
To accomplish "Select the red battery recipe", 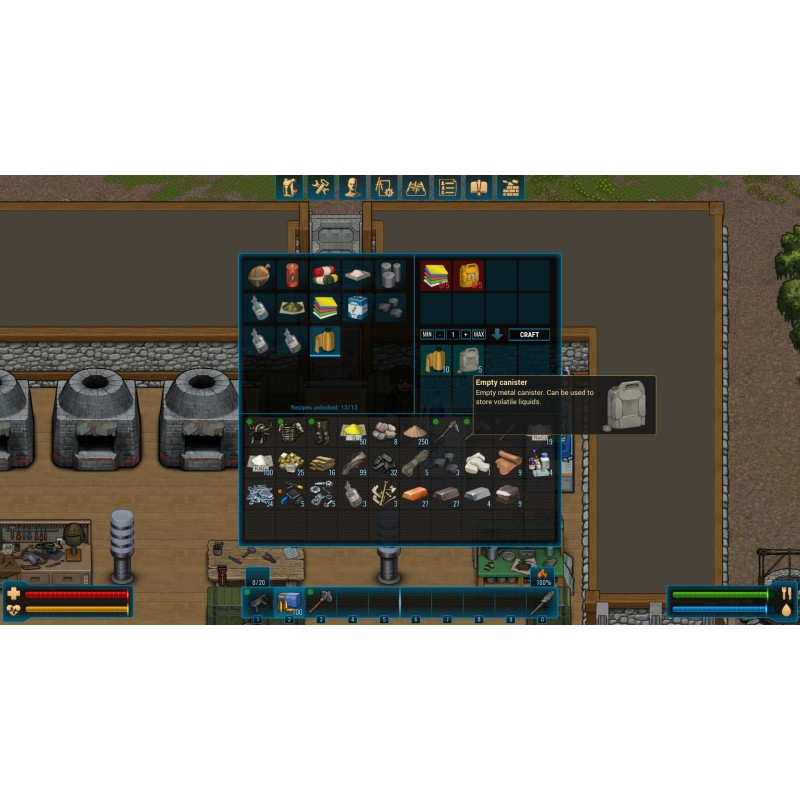I will pyautogui.click(x=293, y=275).
